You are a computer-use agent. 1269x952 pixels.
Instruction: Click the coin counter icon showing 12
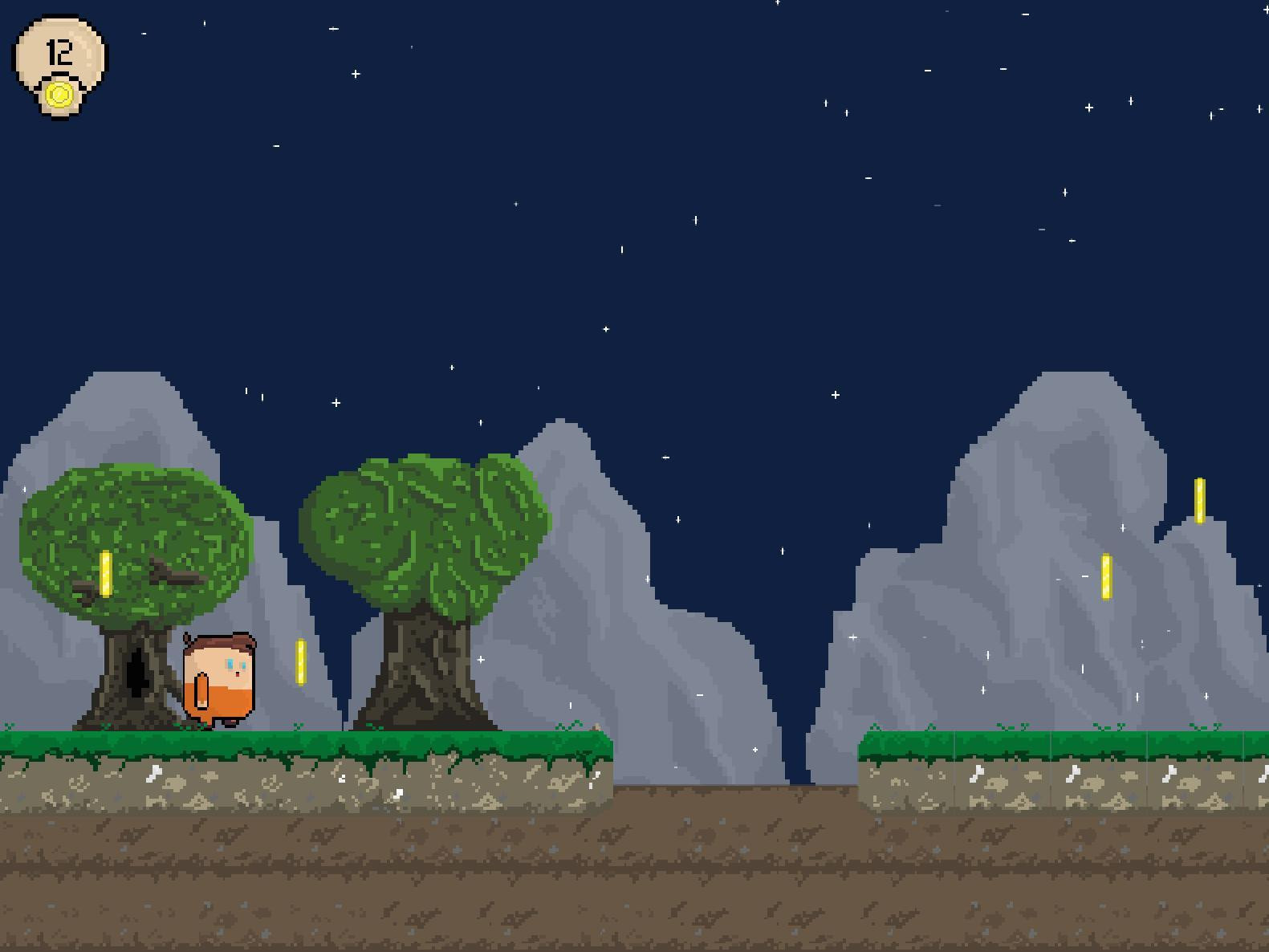point(58,56)
